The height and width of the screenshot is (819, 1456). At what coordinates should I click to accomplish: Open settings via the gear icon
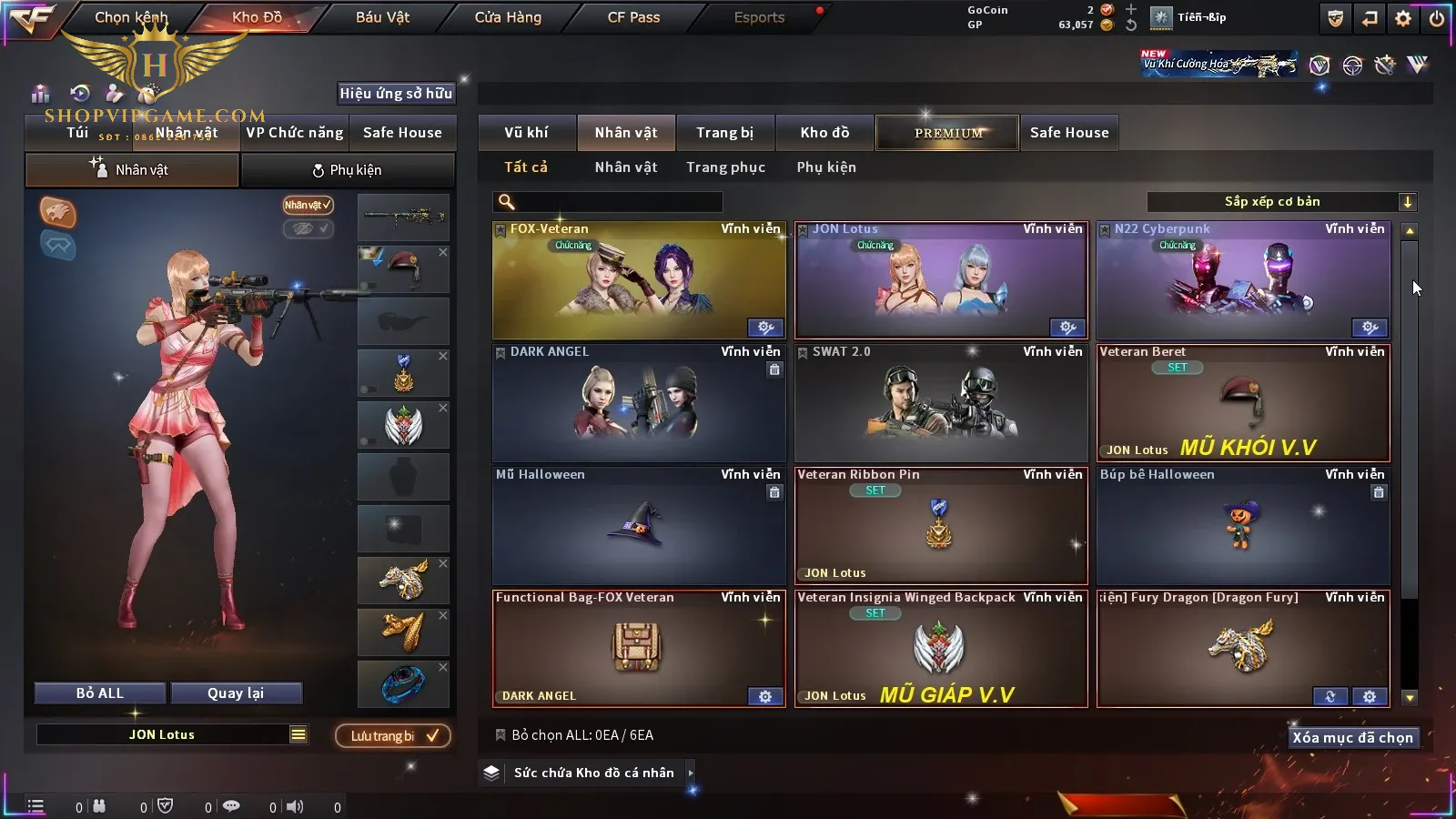coord(1403,18)
